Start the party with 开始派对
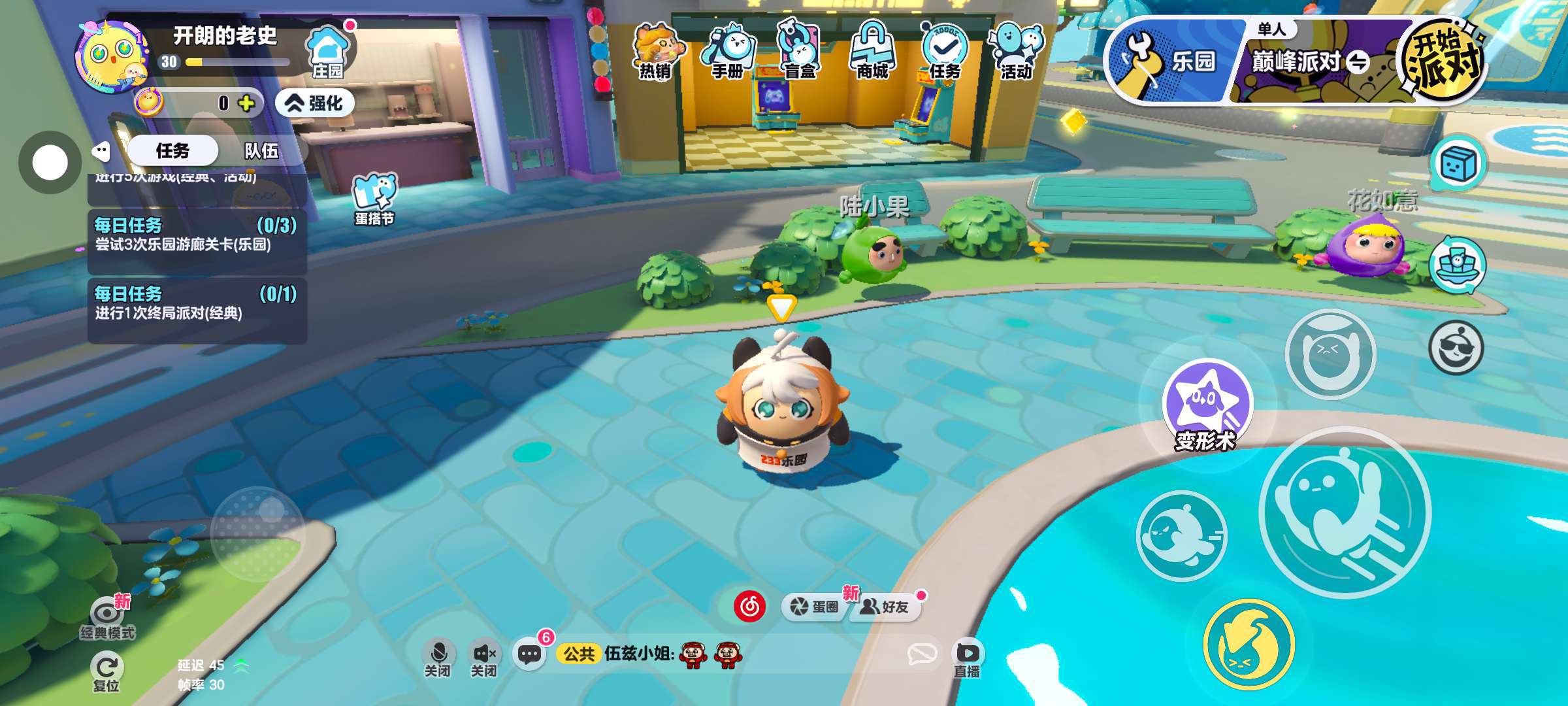 point(1444,61)
